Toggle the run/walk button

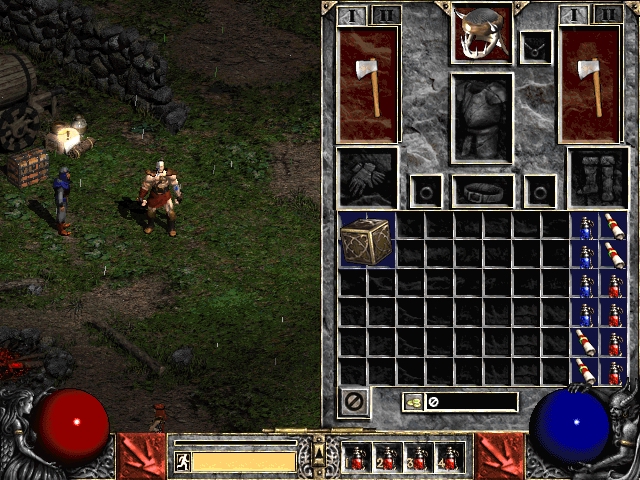click(182, 461)
